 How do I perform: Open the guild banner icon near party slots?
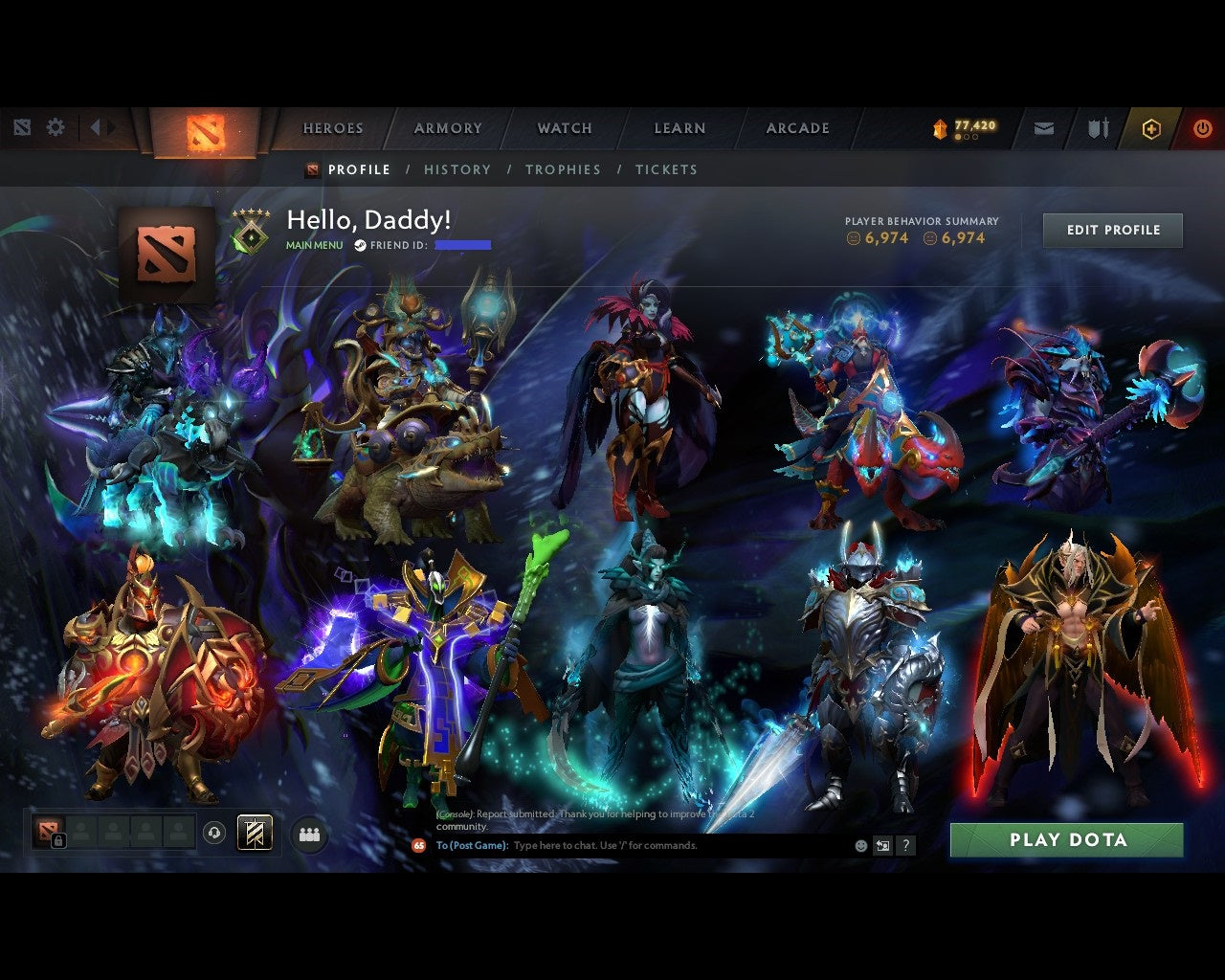click(x=253, y=832)
